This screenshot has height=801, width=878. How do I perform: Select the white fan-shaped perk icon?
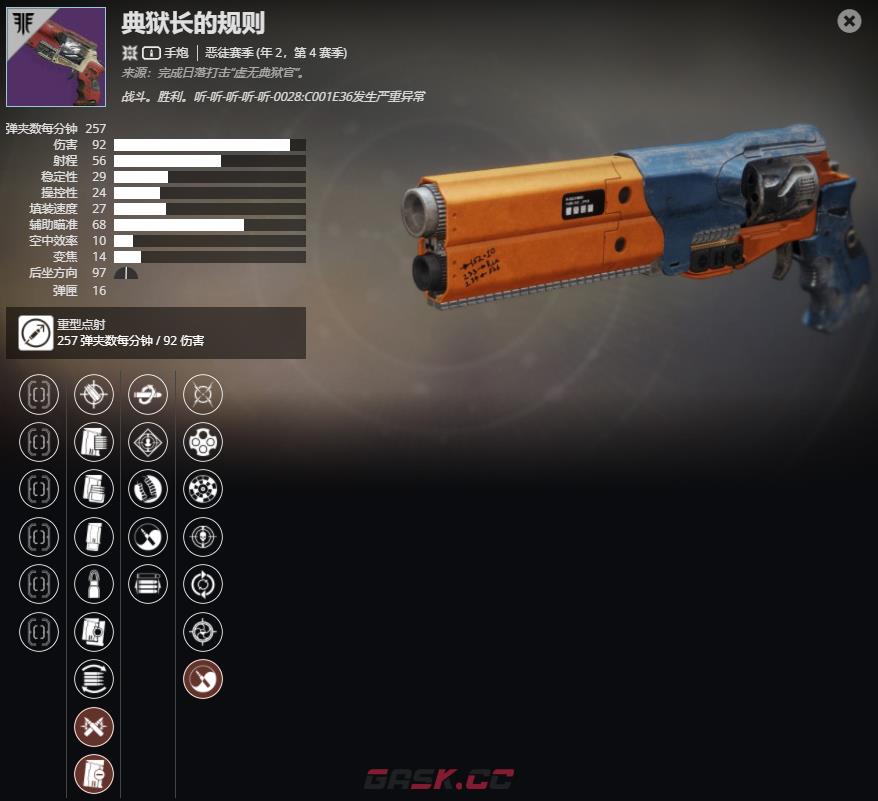(x=148, y=537)
